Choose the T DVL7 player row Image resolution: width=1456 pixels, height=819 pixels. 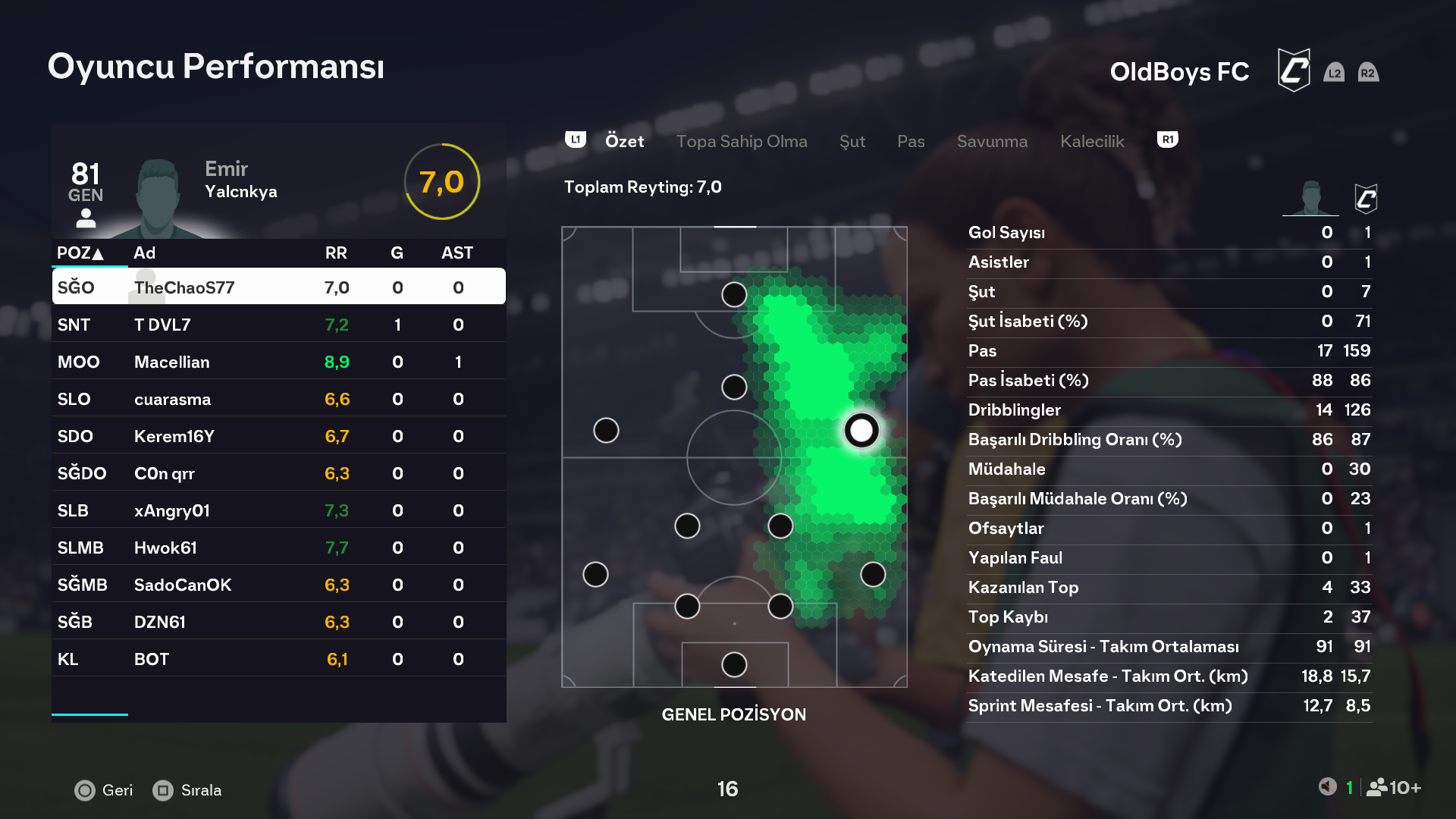pos(278,325)
